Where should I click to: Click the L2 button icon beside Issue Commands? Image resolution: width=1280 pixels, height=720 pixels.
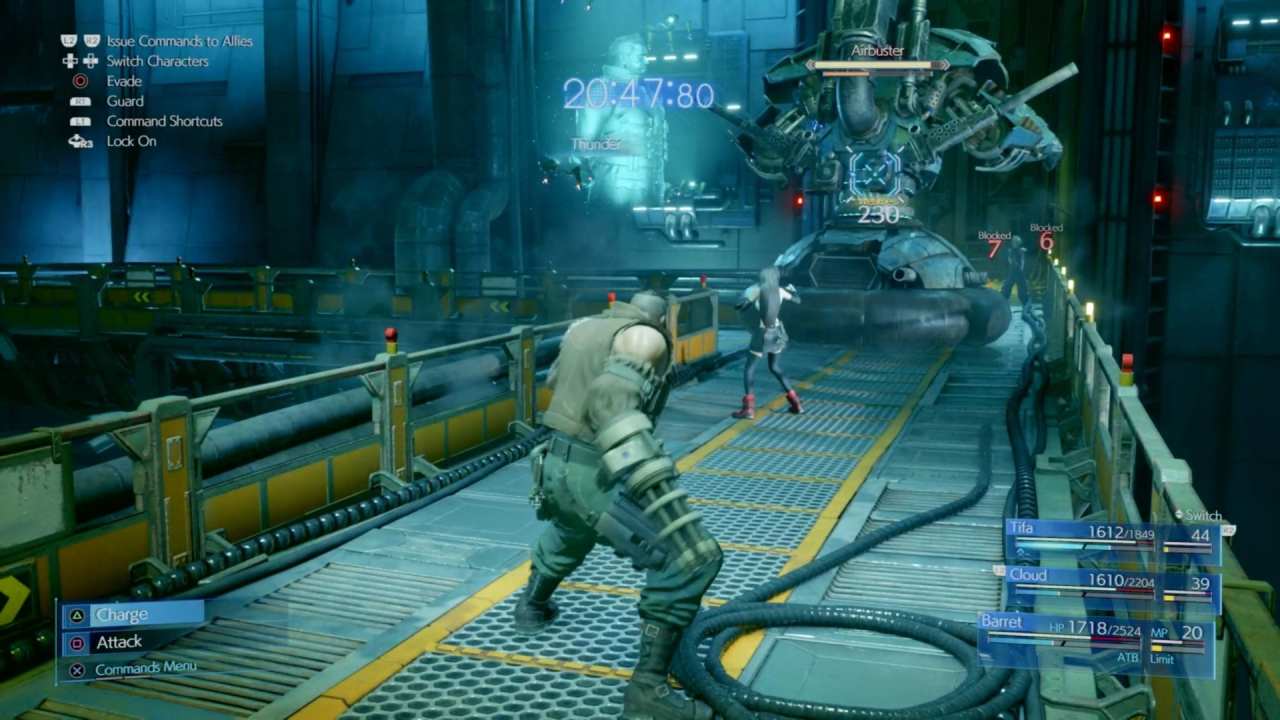pyautogui.click(x=66, y=41)
